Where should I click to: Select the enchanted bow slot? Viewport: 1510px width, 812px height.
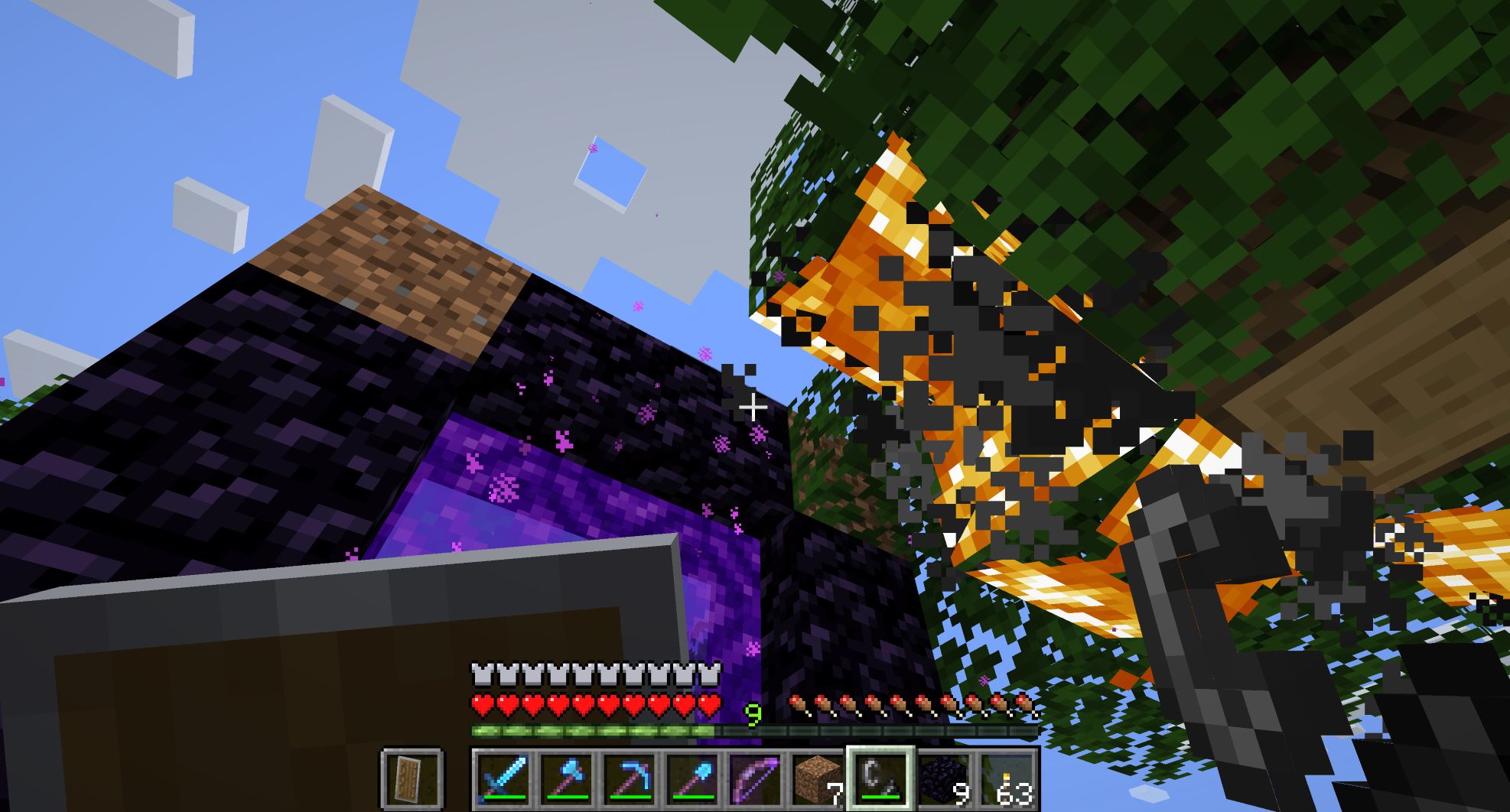(754, 778)
